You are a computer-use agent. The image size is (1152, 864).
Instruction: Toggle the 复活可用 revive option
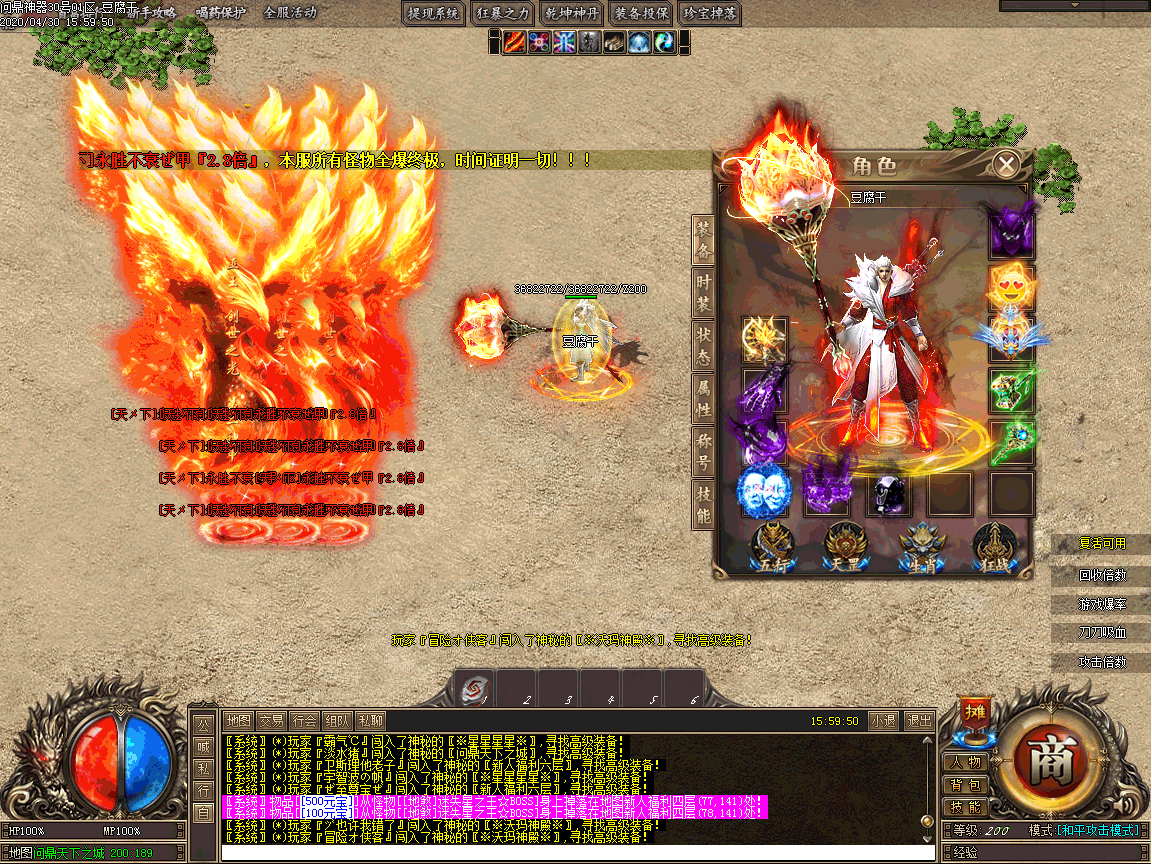1102,544
